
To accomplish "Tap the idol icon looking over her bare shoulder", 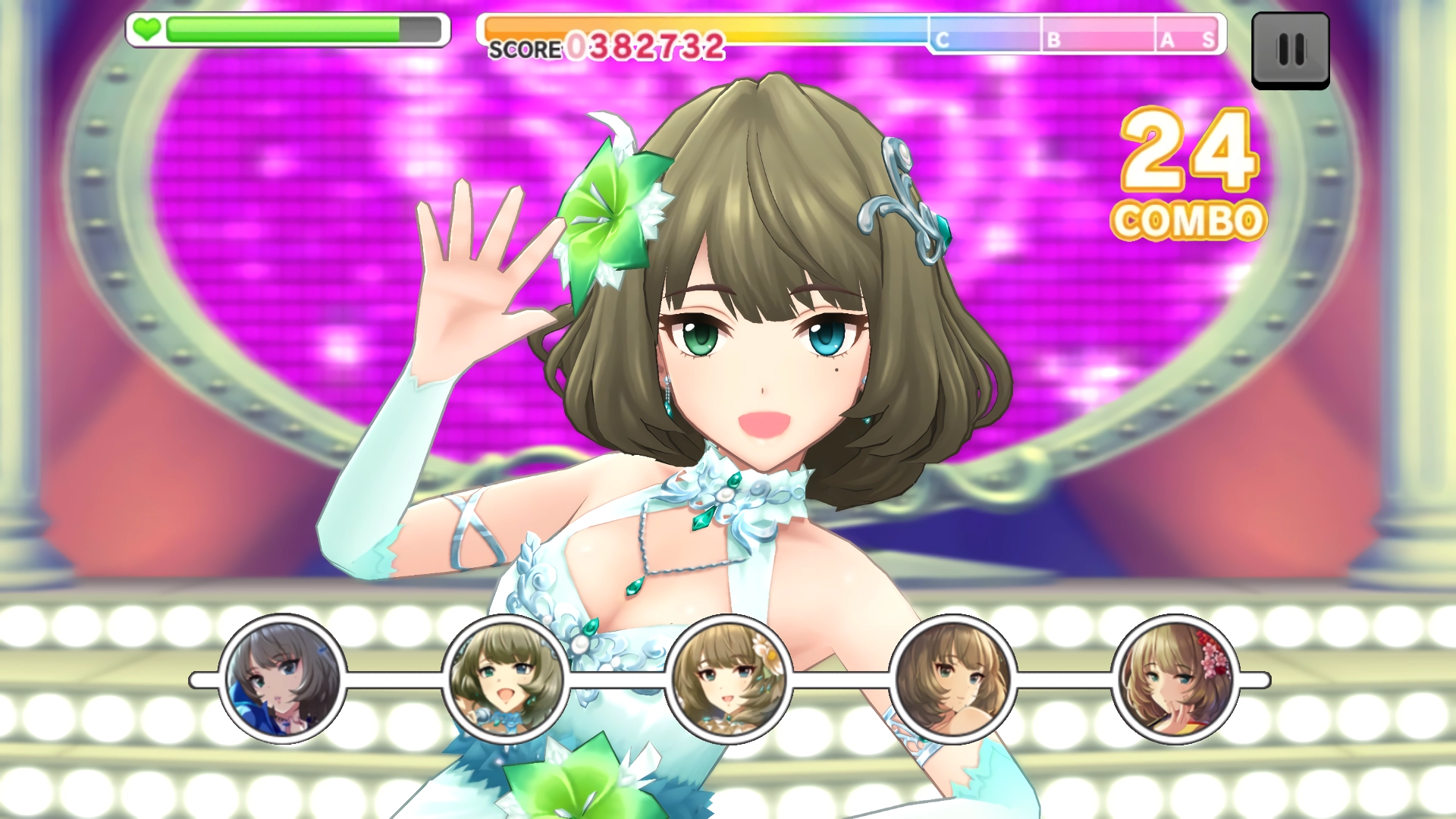I will 952,679.
